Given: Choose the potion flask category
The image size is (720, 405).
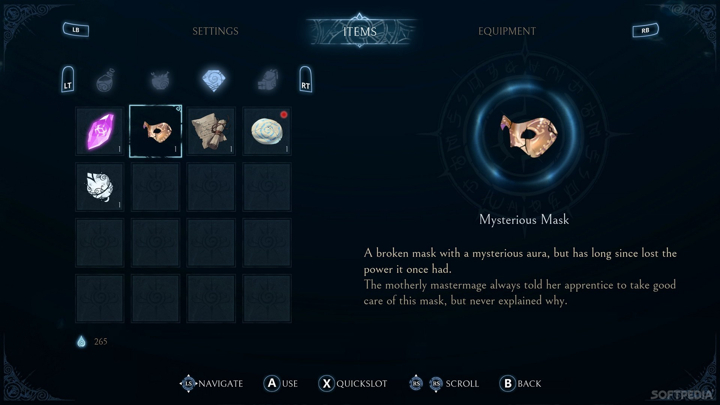Looking at the screenshot, I should click(105, 79).
